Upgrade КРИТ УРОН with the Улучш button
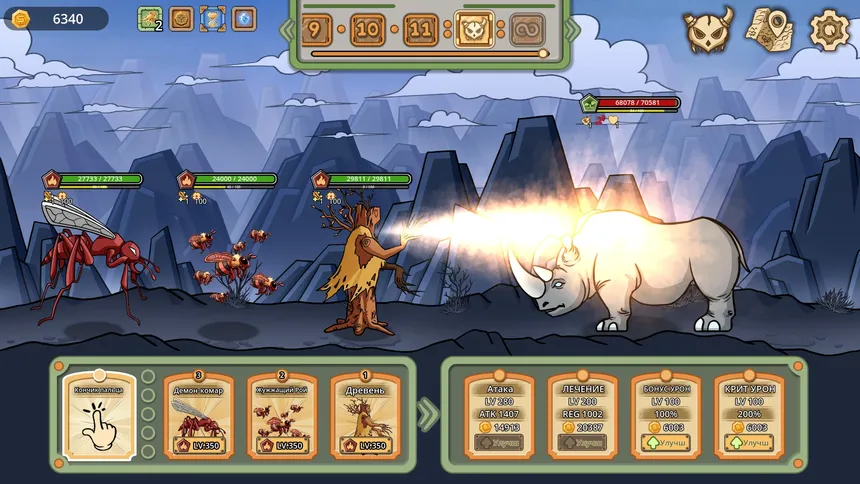Screen dimensions: 860x484 point(748,442)
